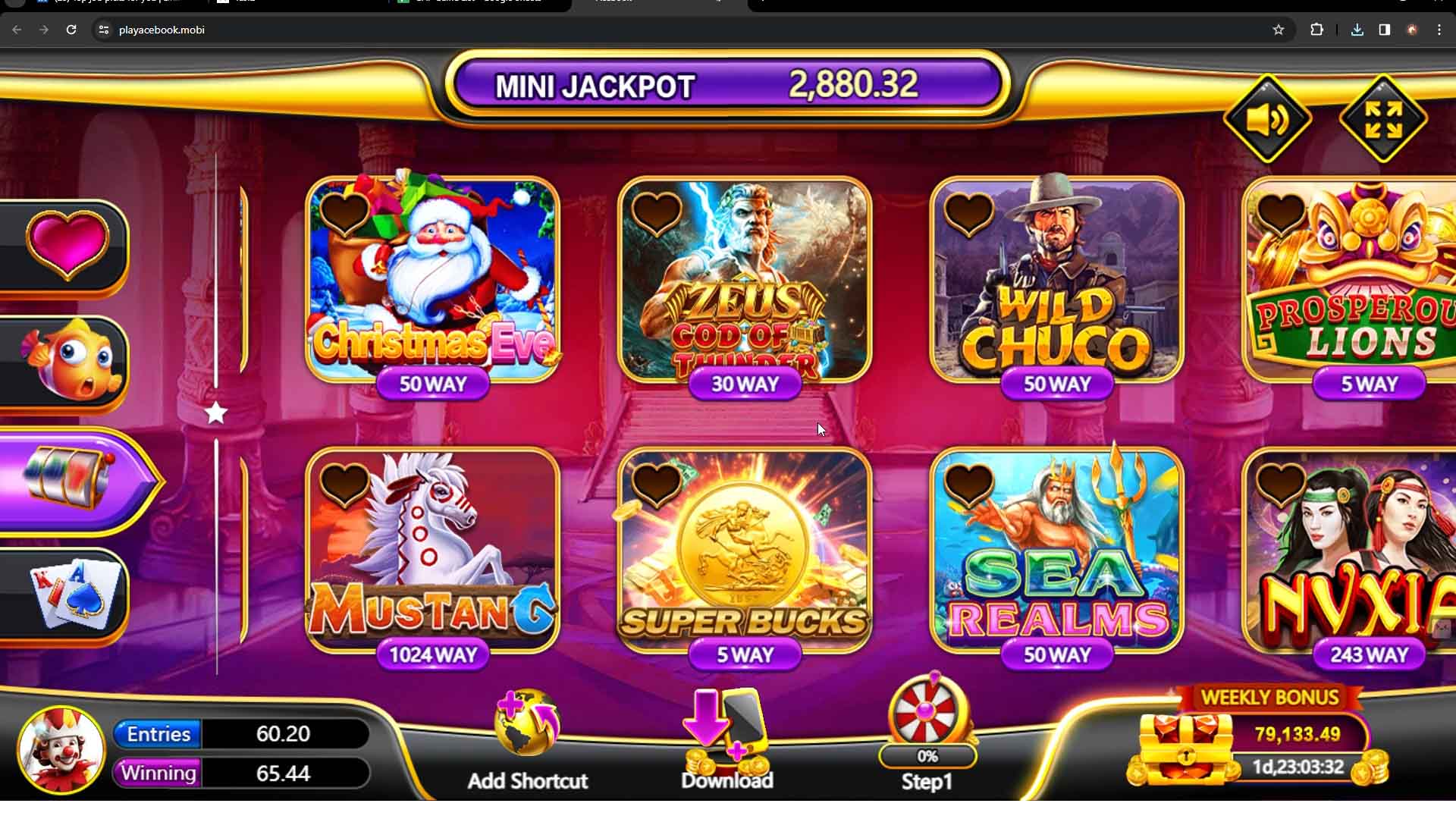Favorite the Christmas Eve game
1456x819 pixels.
(344, 215)
